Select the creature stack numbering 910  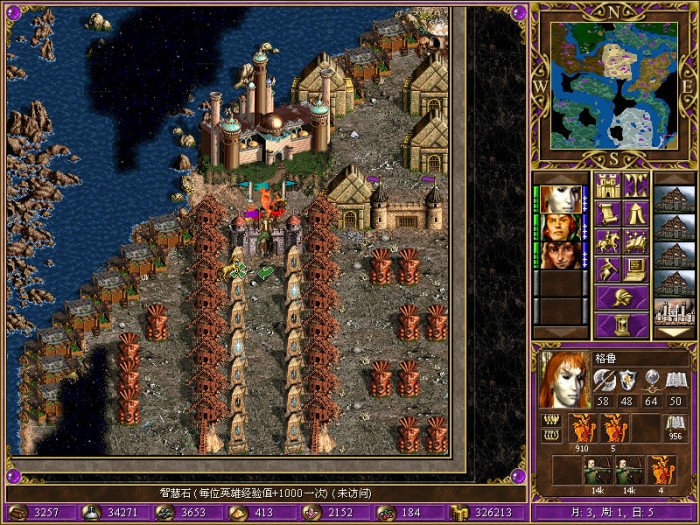click(583, 429)
